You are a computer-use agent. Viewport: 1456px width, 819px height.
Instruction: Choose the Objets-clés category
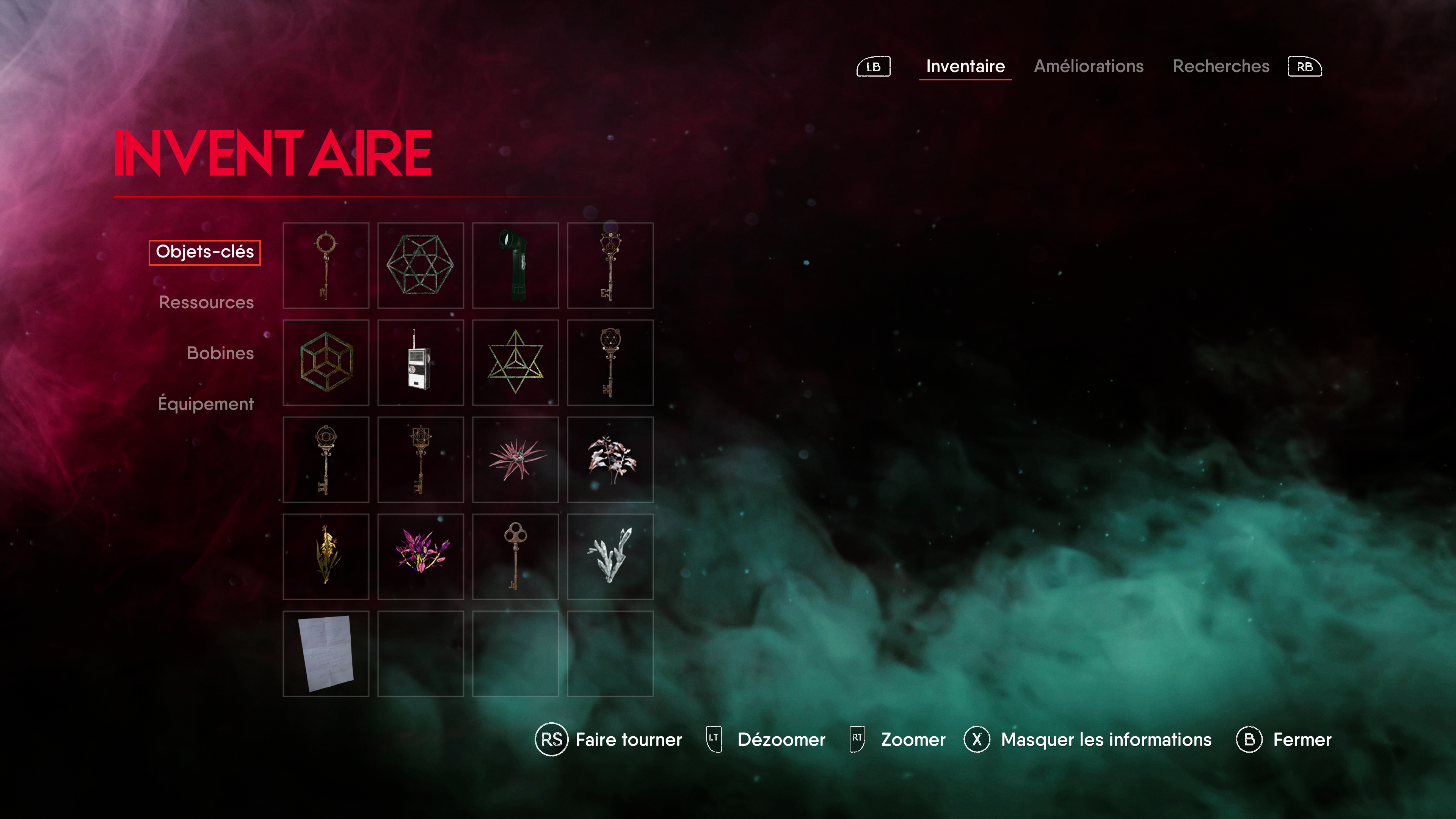click(x=205, y=252)
